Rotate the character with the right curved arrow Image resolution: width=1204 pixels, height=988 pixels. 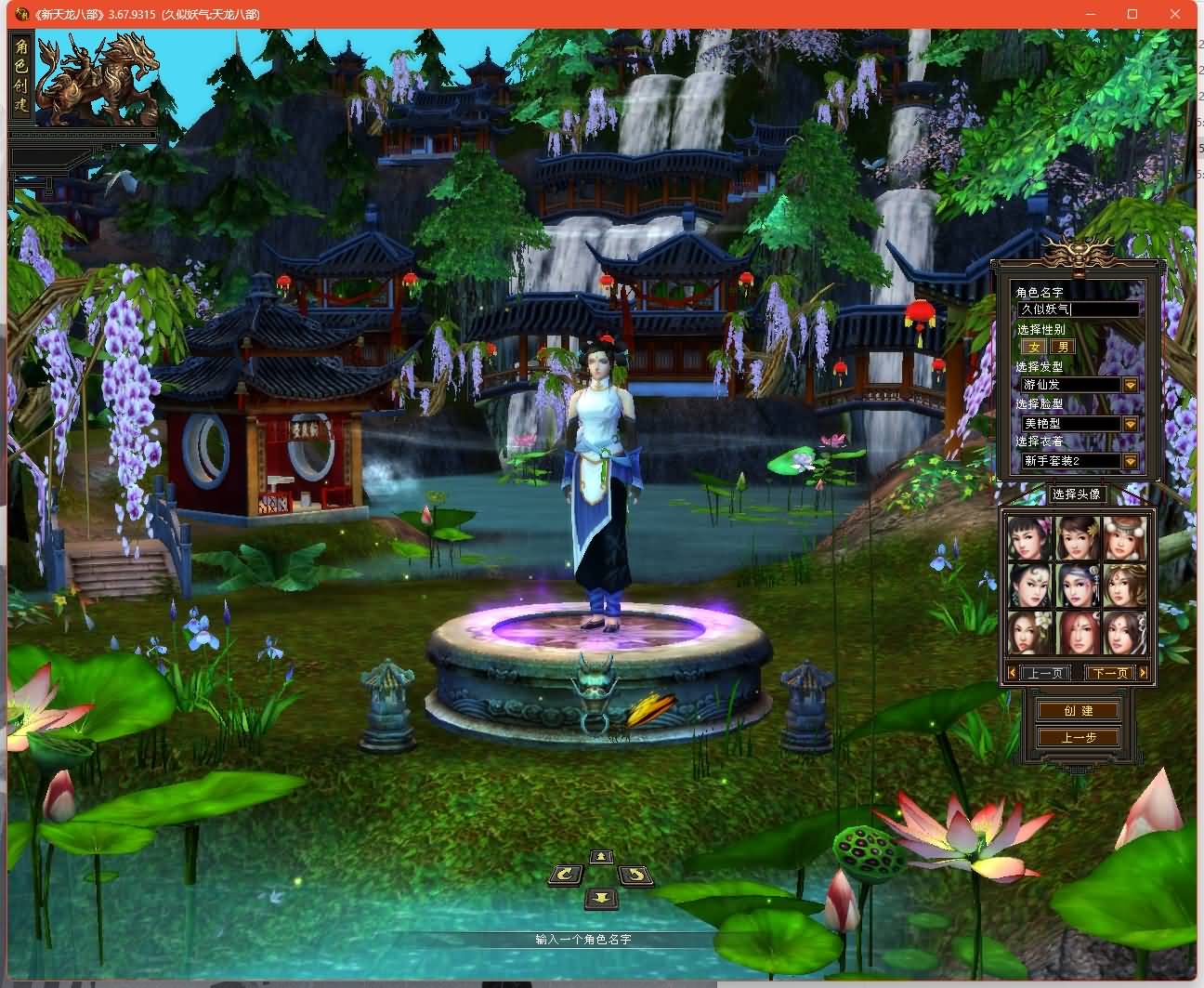(x=635, y=876)
